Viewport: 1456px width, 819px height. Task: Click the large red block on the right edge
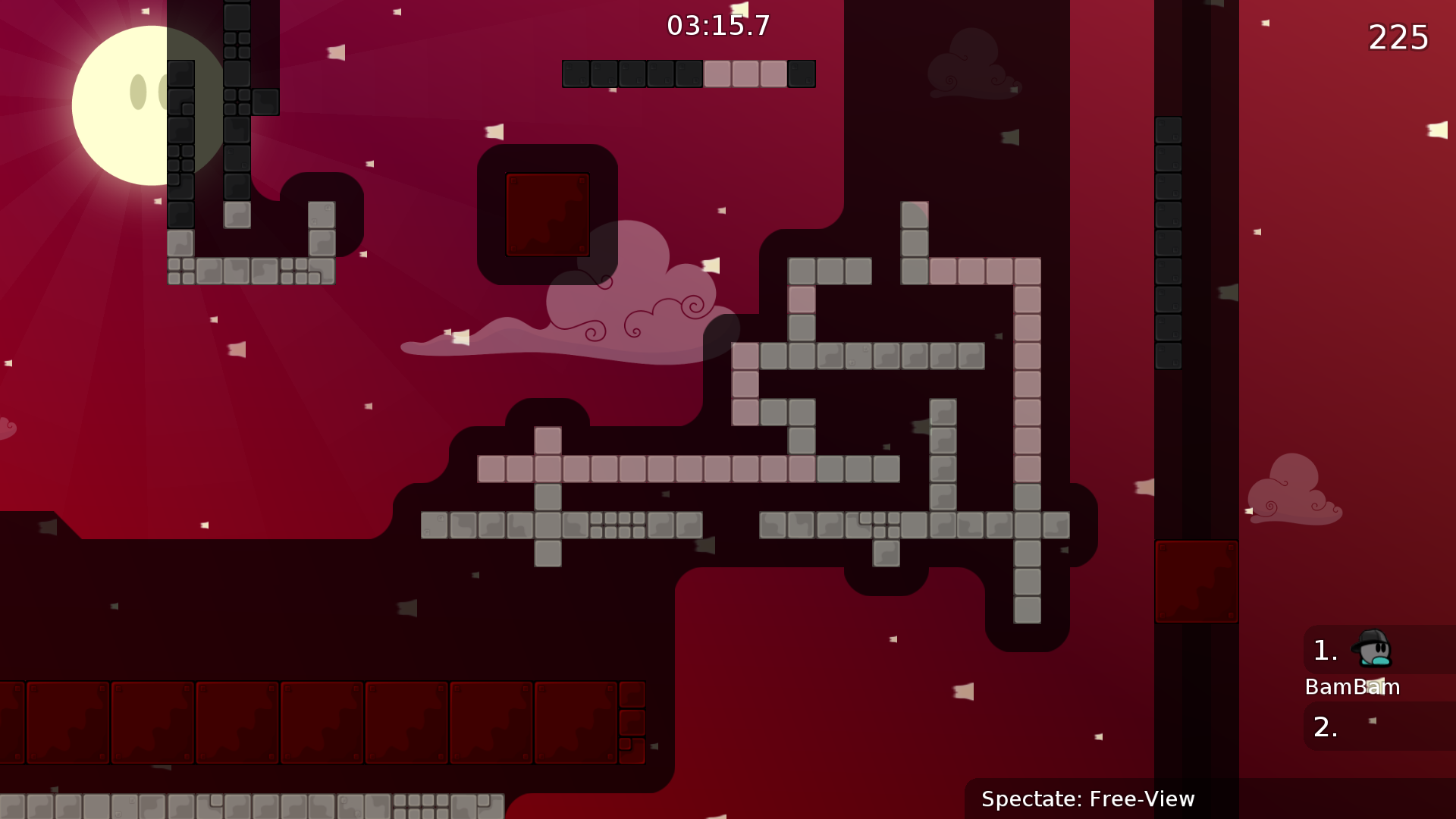[1197, 581]
